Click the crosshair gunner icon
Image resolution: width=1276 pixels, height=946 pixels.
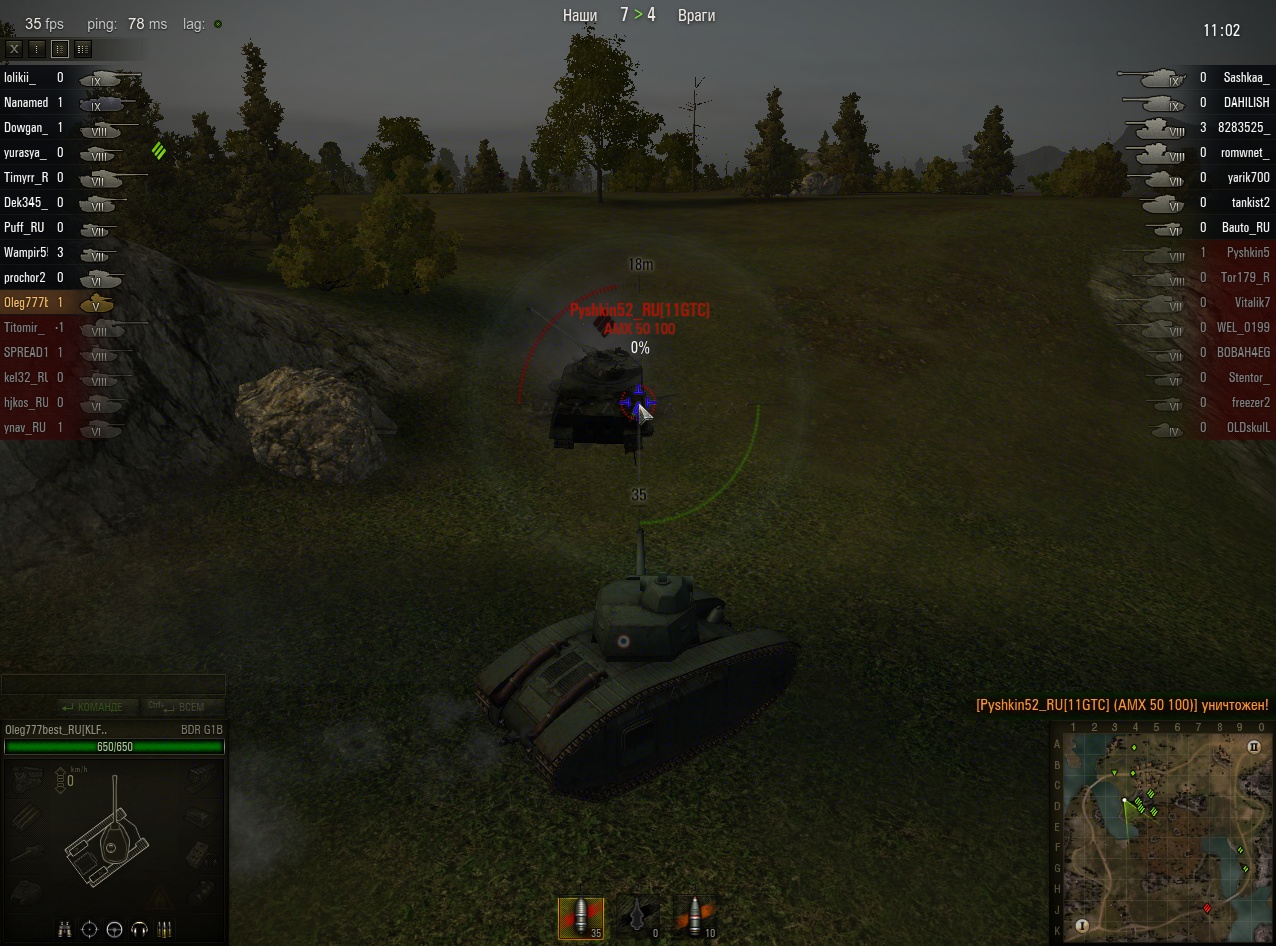pyautogui.click(x=90, y=929)
